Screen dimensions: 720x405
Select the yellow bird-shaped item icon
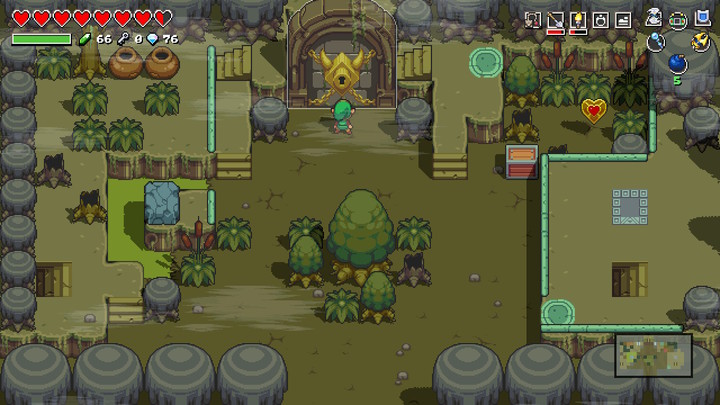click(700, 41)
